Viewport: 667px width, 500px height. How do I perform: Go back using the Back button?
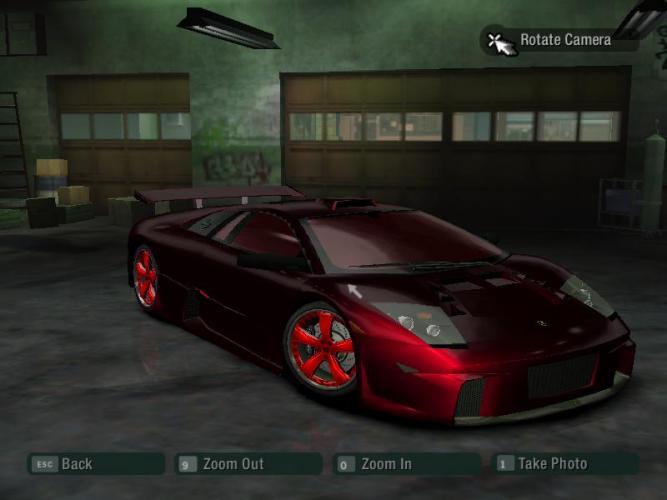pyautogui.click(x=95, y=464)
